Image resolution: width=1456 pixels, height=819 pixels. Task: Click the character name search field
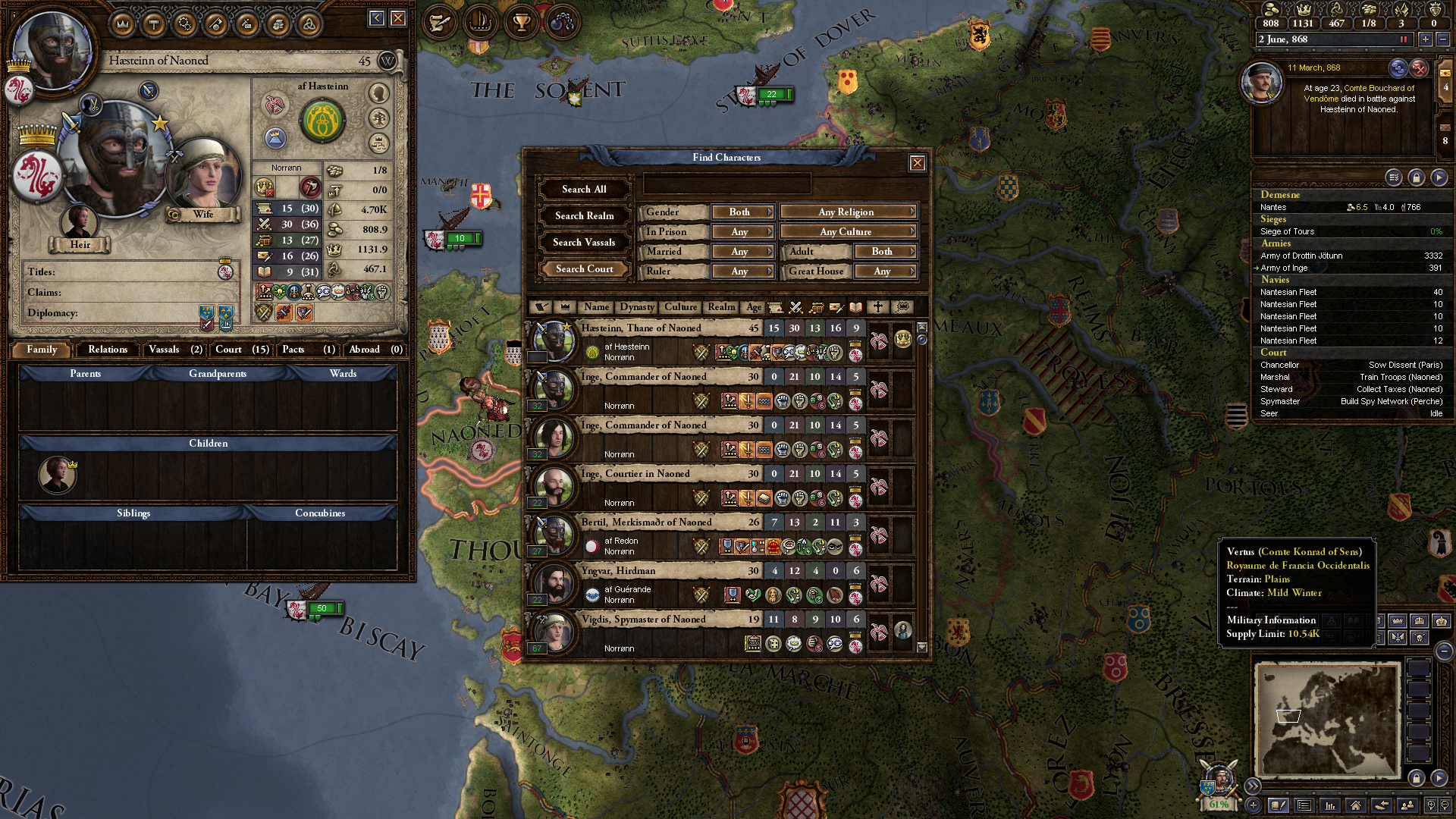(x=726, y=184)
